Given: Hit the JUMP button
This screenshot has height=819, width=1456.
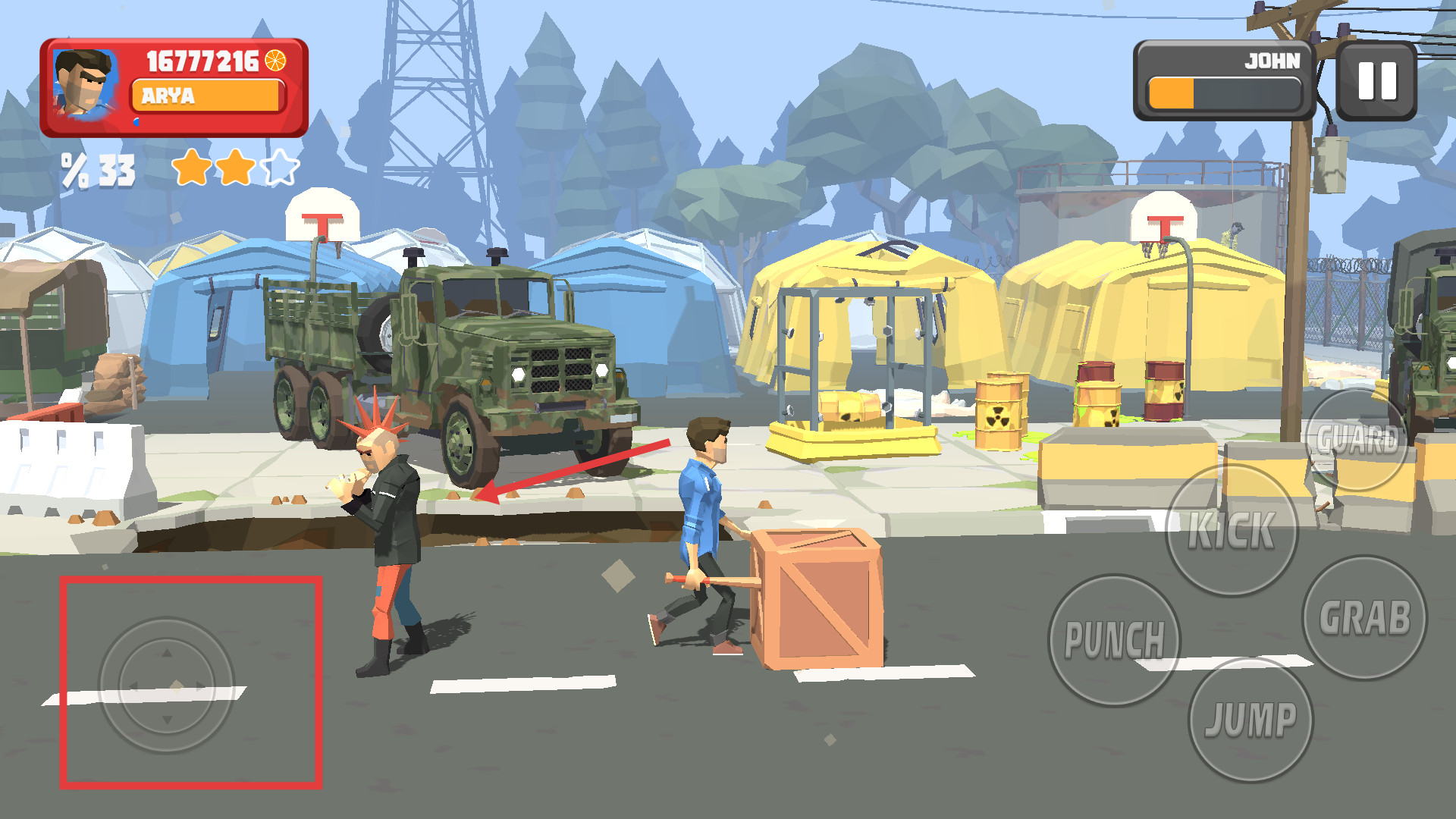Looking at the screenshot, I should (1250, 719).
